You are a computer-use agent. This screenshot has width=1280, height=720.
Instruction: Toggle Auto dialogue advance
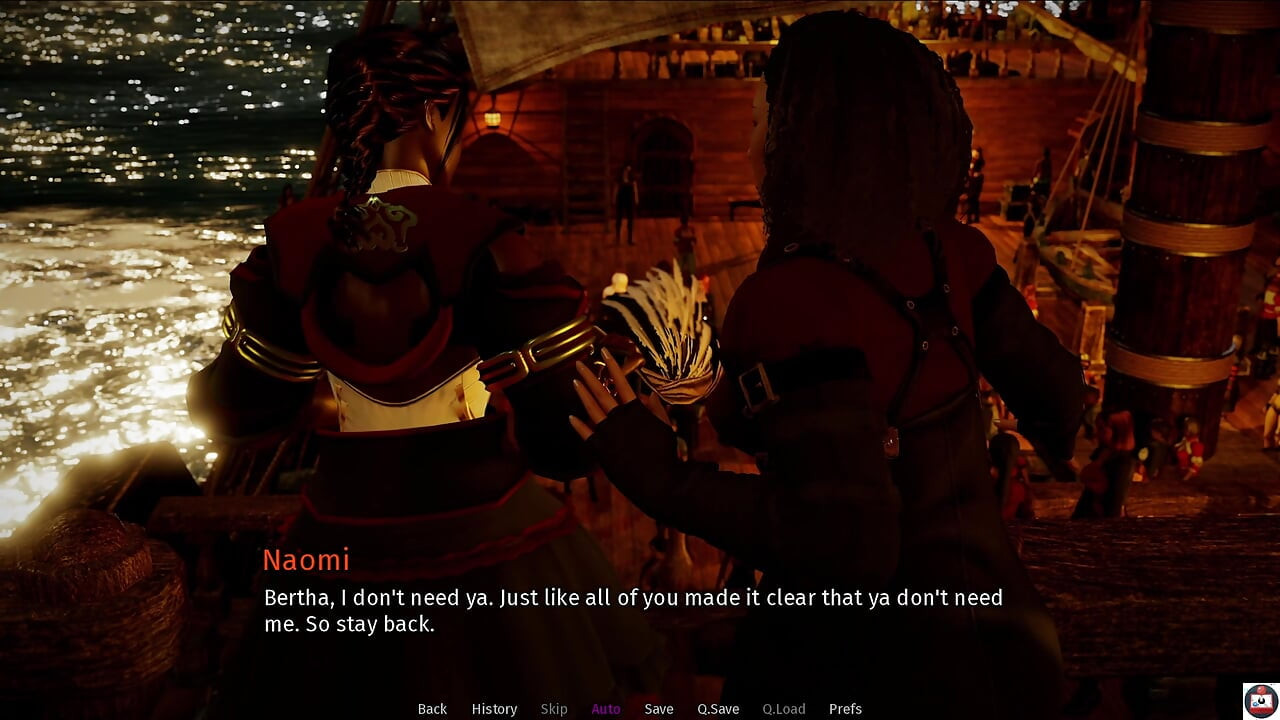[606, 709]
